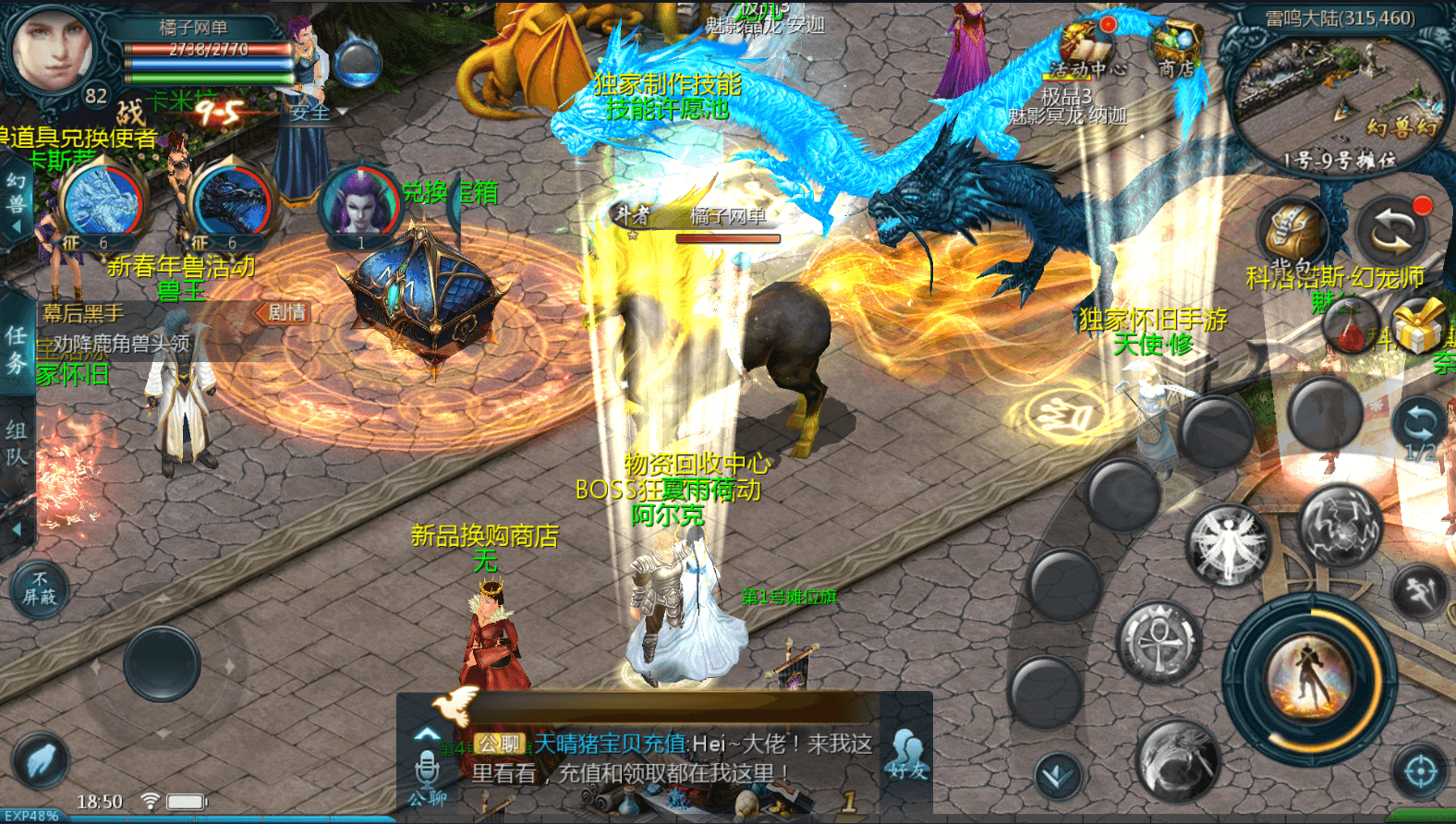Open the gold-ribbon gift box icon
The height and width of the screenshot is (824, 1456).
click(x=1418, y=326)
